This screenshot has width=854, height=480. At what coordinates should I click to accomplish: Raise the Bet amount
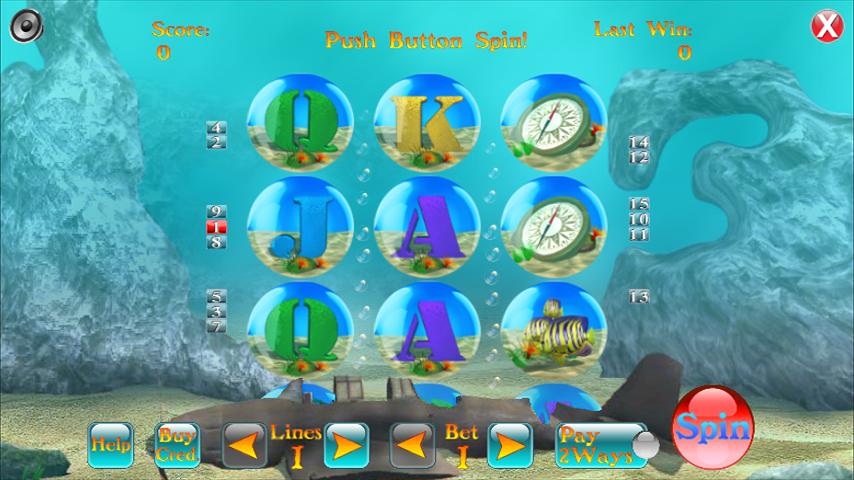point(510,445)
